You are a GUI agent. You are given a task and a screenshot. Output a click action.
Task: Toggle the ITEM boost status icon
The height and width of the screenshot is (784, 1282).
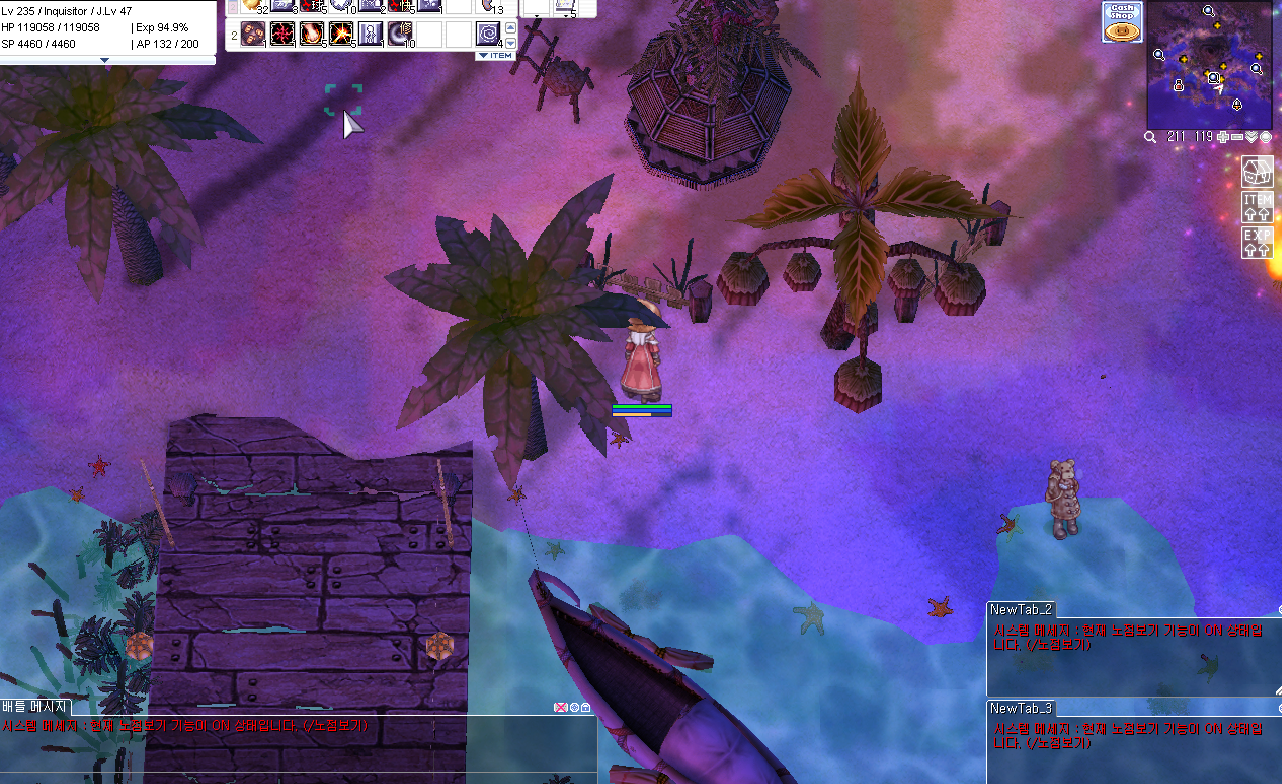[x=1257, y=206]
